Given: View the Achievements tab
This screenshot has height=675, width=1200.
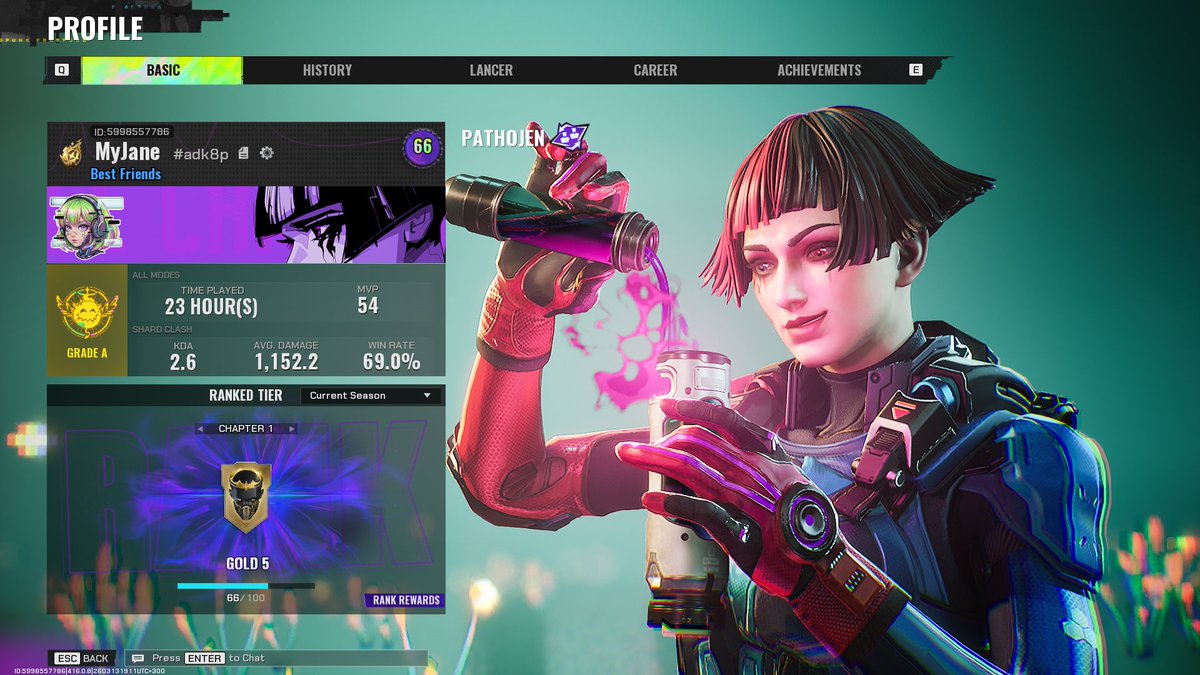Looking at the screenshot, I should pos(819,70).
